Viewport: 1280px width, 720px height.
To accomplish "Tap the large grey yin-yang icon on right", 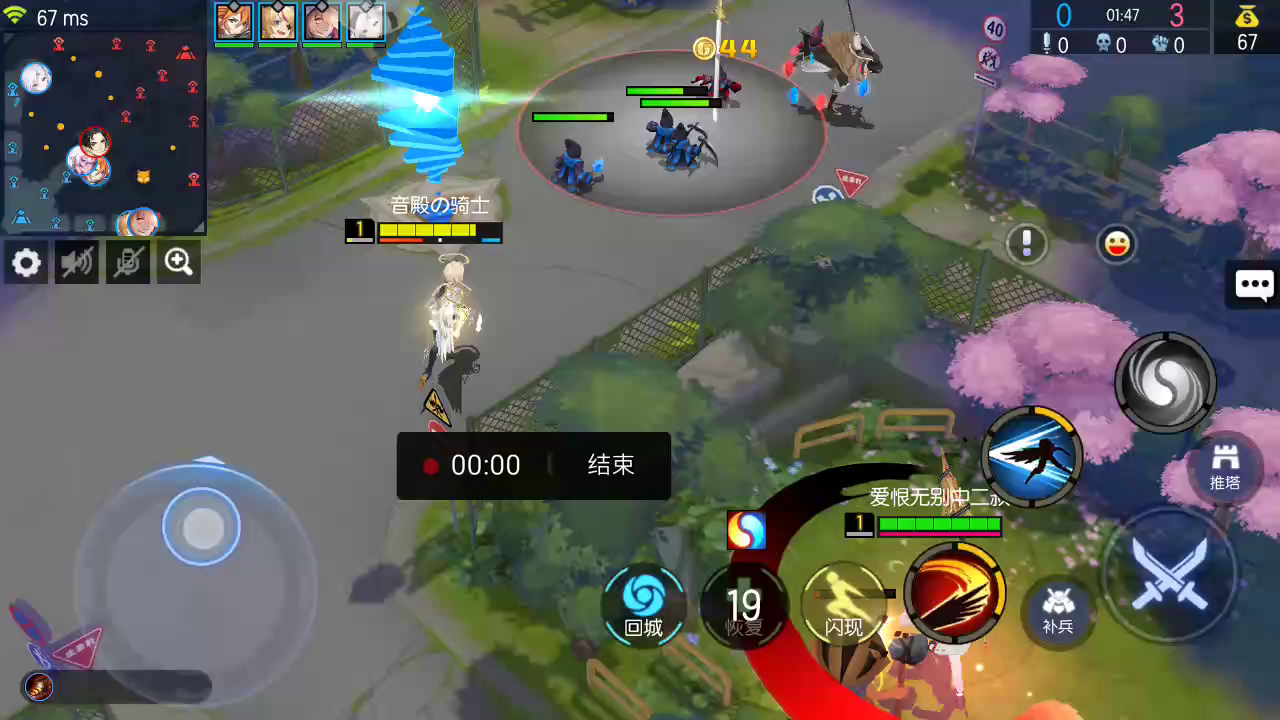I will point(1165,383).
